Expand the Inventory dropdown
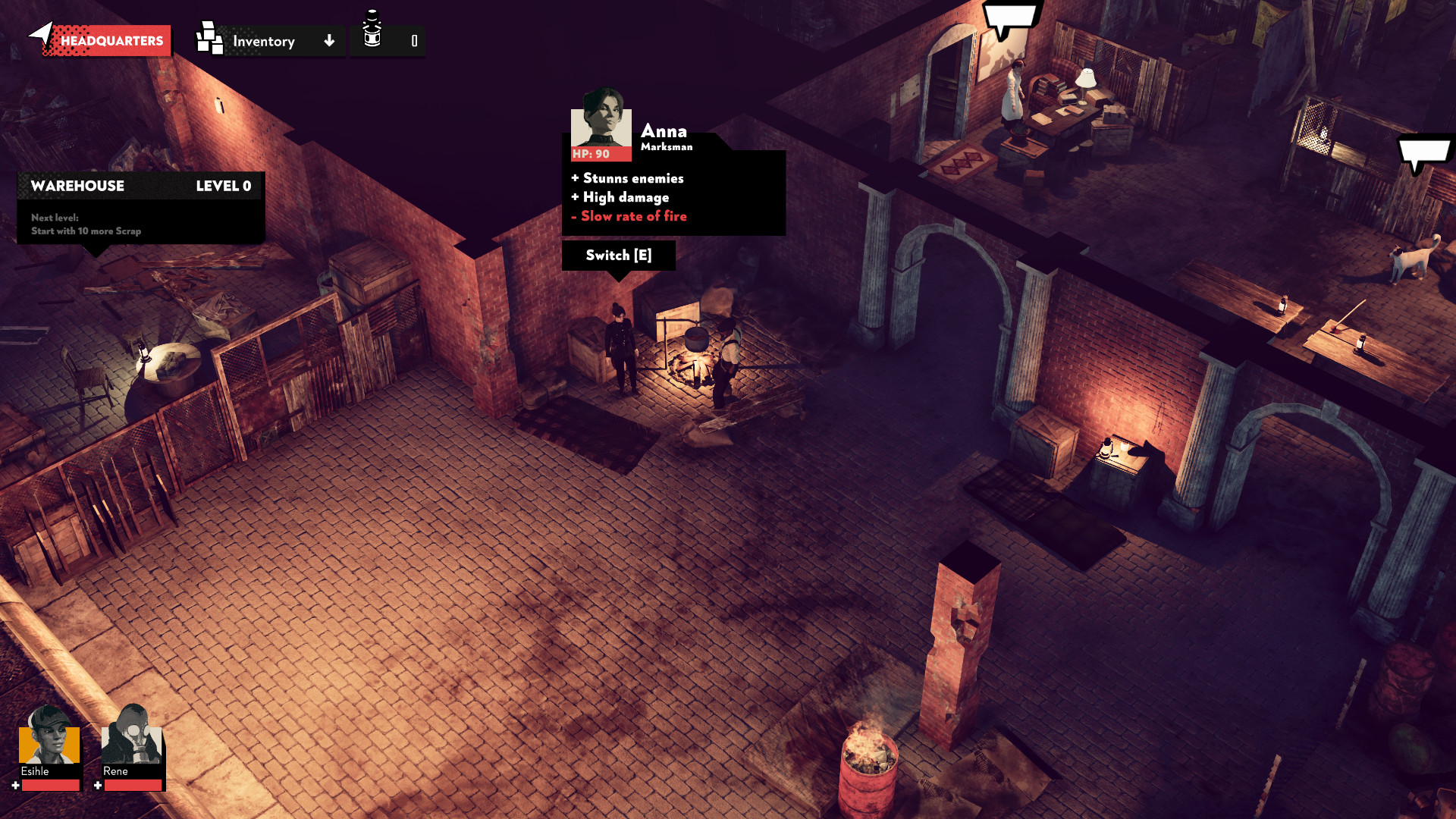This screenshot has width=1456, height=819. click(x=265, y=42)
